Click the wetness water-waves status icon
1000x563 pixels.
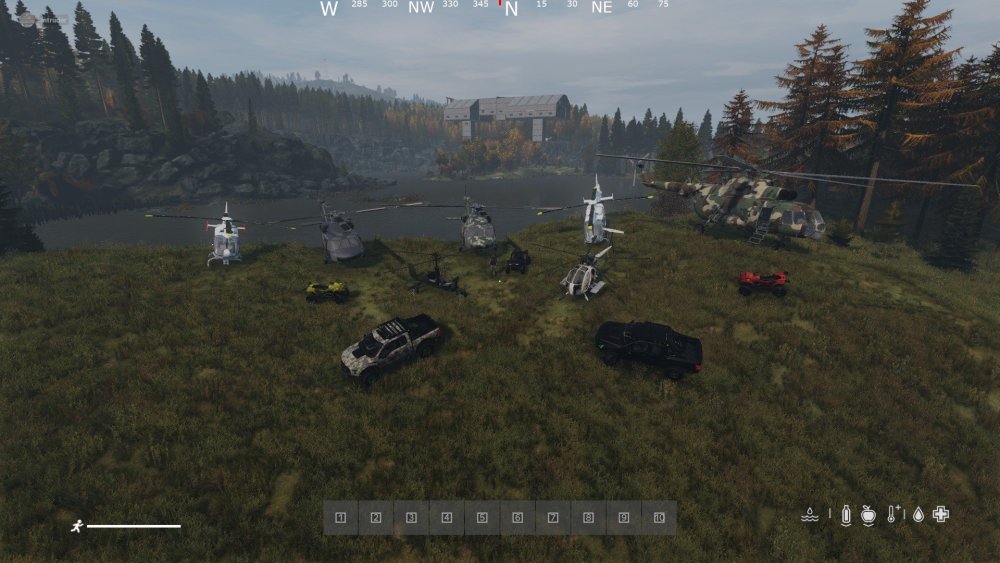[x=811, y=515]
